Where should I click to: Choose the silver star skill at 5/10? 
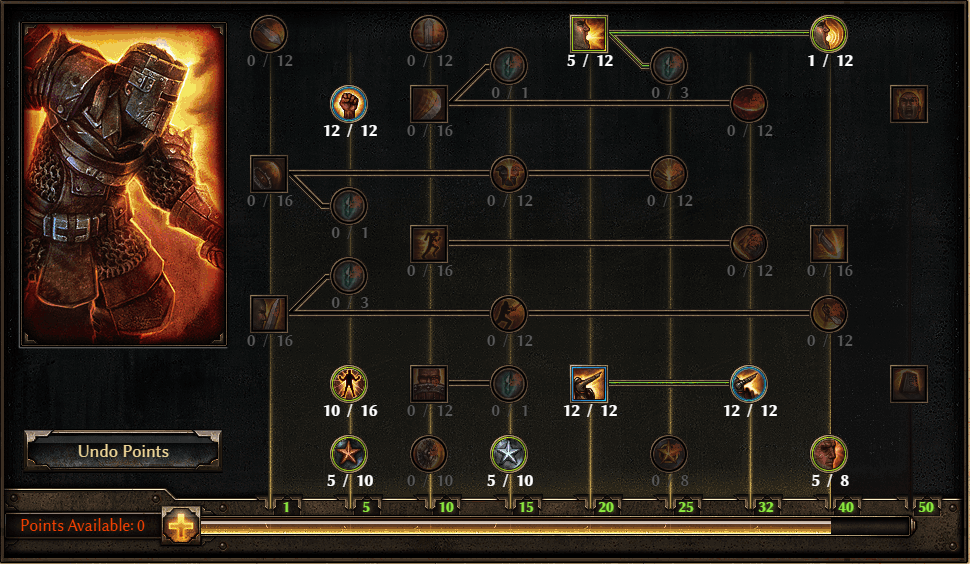(x=509, y=454)
